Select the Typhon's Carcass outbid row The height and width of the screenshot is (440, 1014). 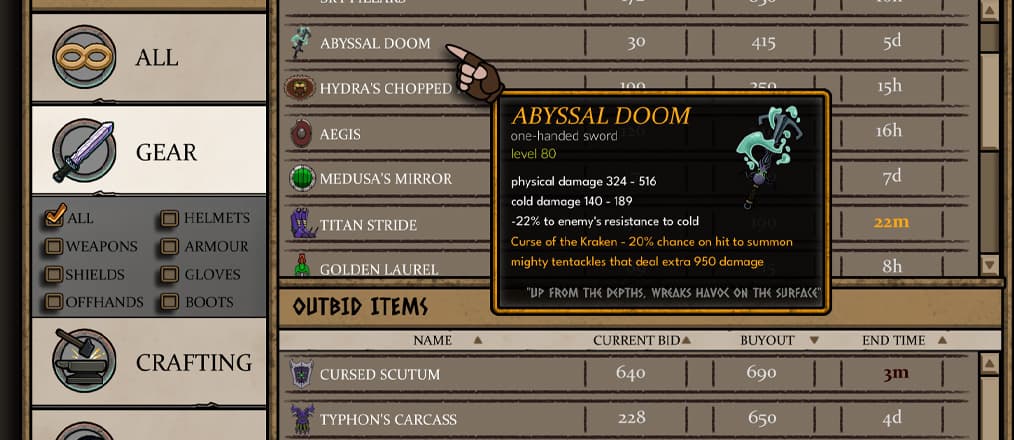(388, 418)
